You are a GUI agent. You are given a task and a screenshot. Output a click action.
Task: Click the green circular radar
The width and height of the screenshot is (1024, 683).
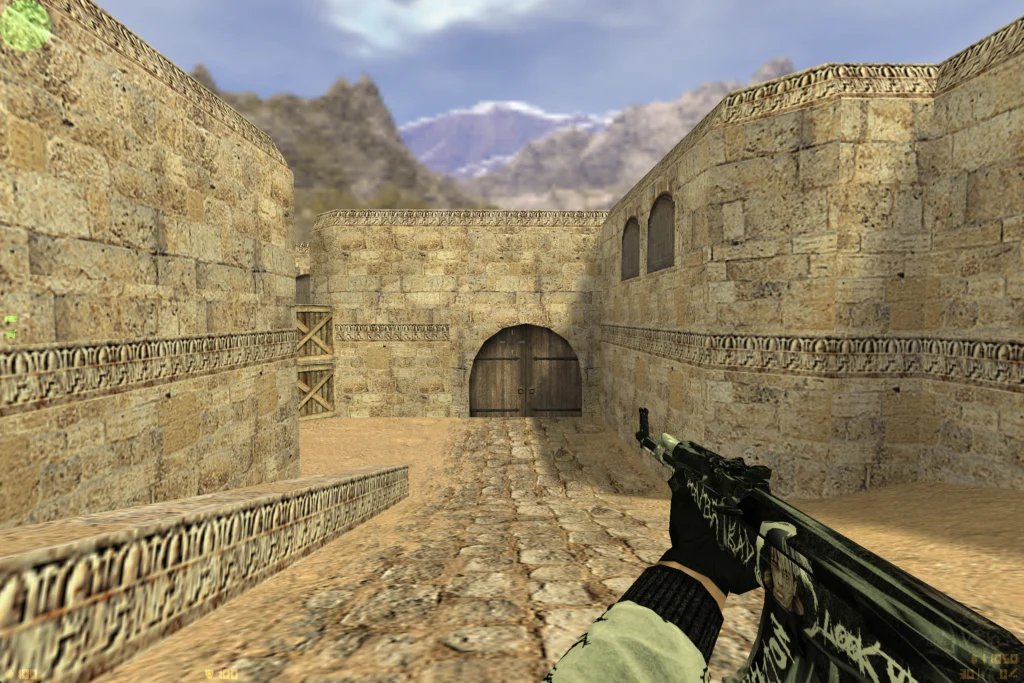pyautogui.click(x=25, y=24)
